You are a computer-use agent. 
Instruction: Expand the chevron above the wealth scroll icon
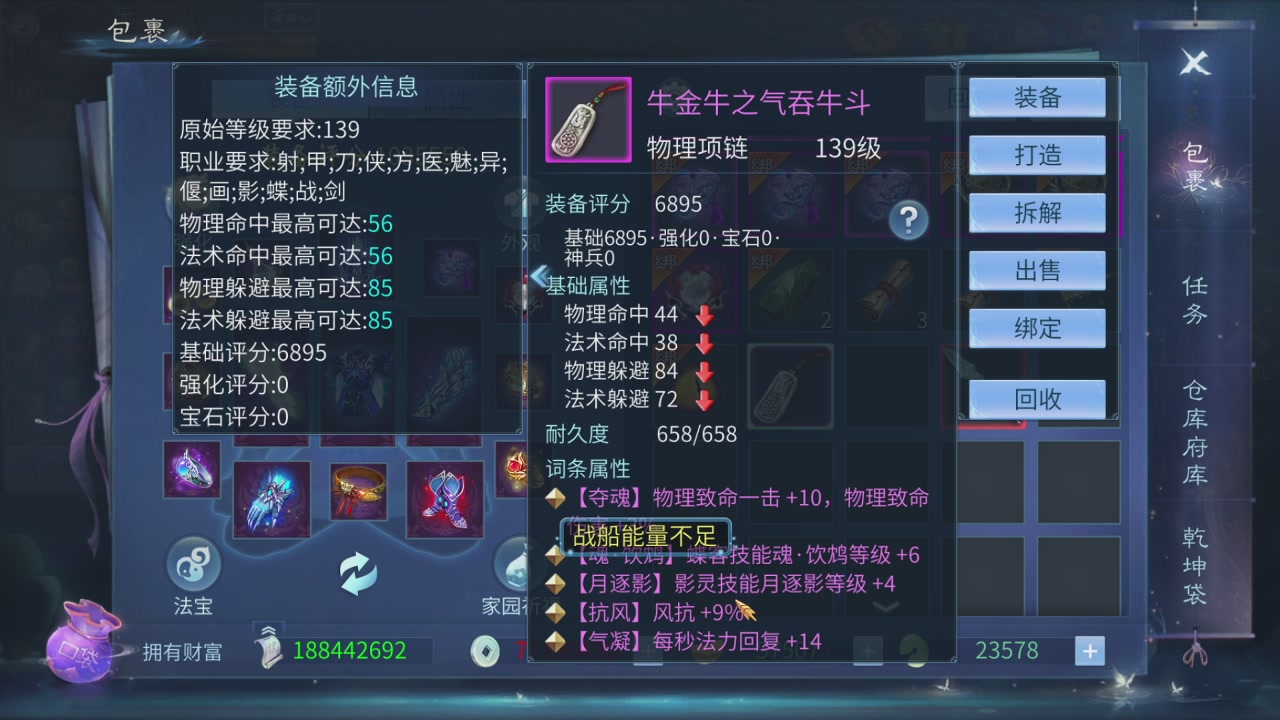click(268, 628)
